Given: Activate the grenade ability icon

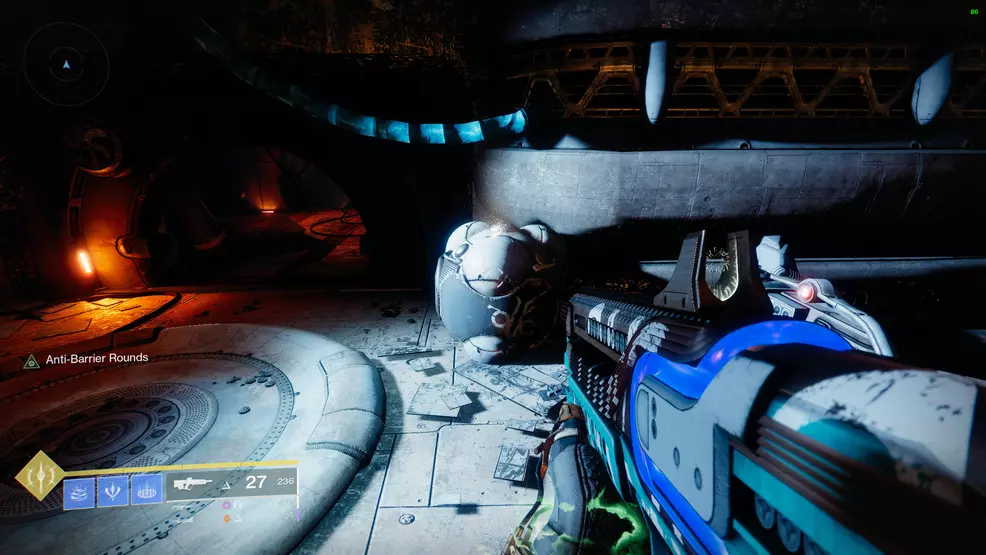Looking at the screenshot, I should pos(80,490).
